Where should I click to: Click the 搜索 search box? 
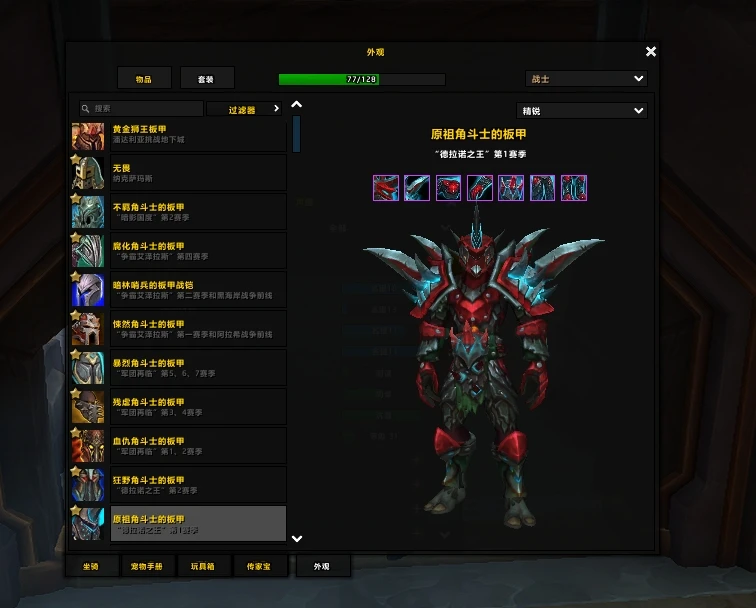(142, 108)
